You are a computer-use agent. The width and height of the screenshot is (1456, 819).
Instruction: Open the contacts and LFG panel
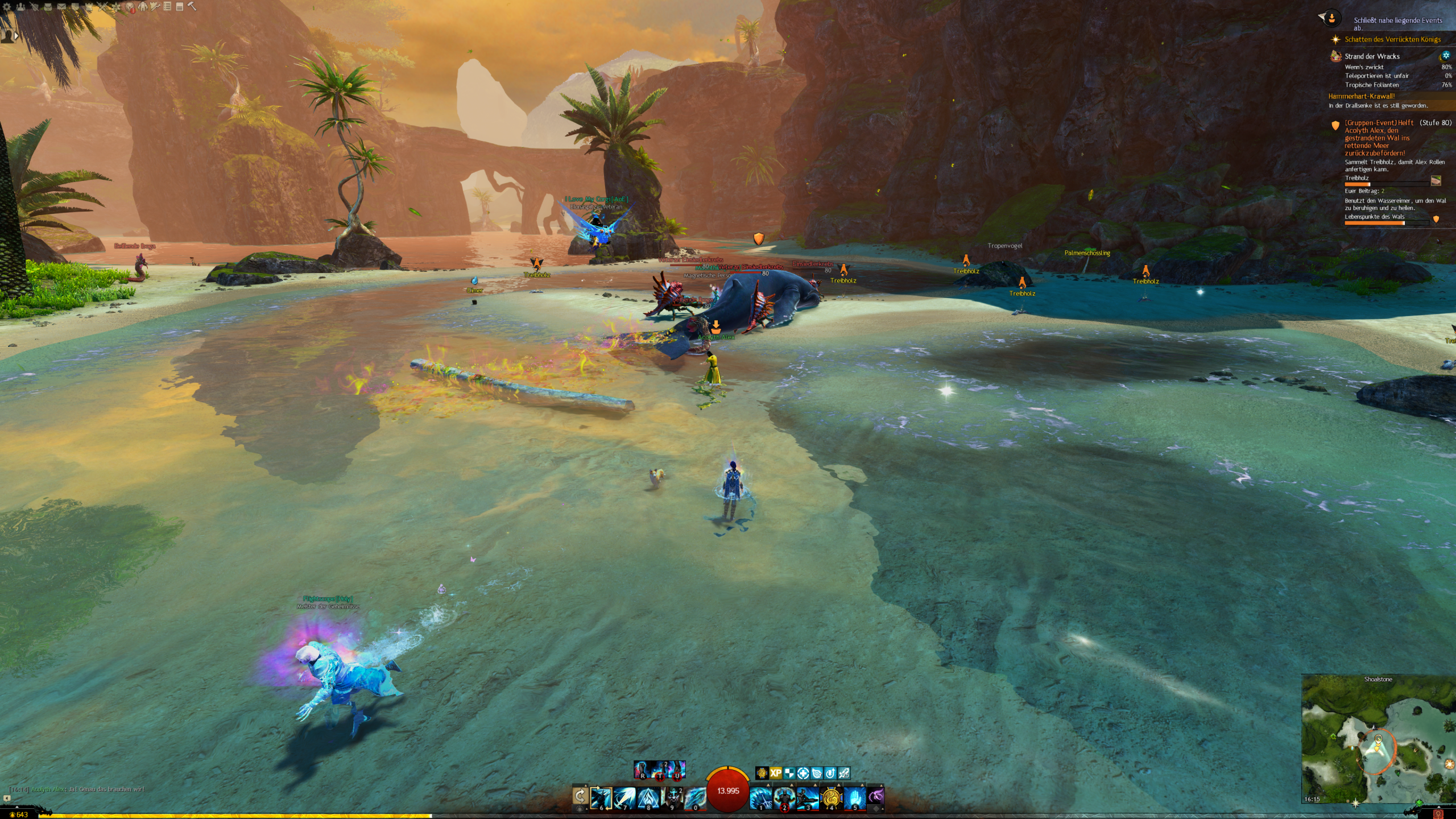pos(20,7)
